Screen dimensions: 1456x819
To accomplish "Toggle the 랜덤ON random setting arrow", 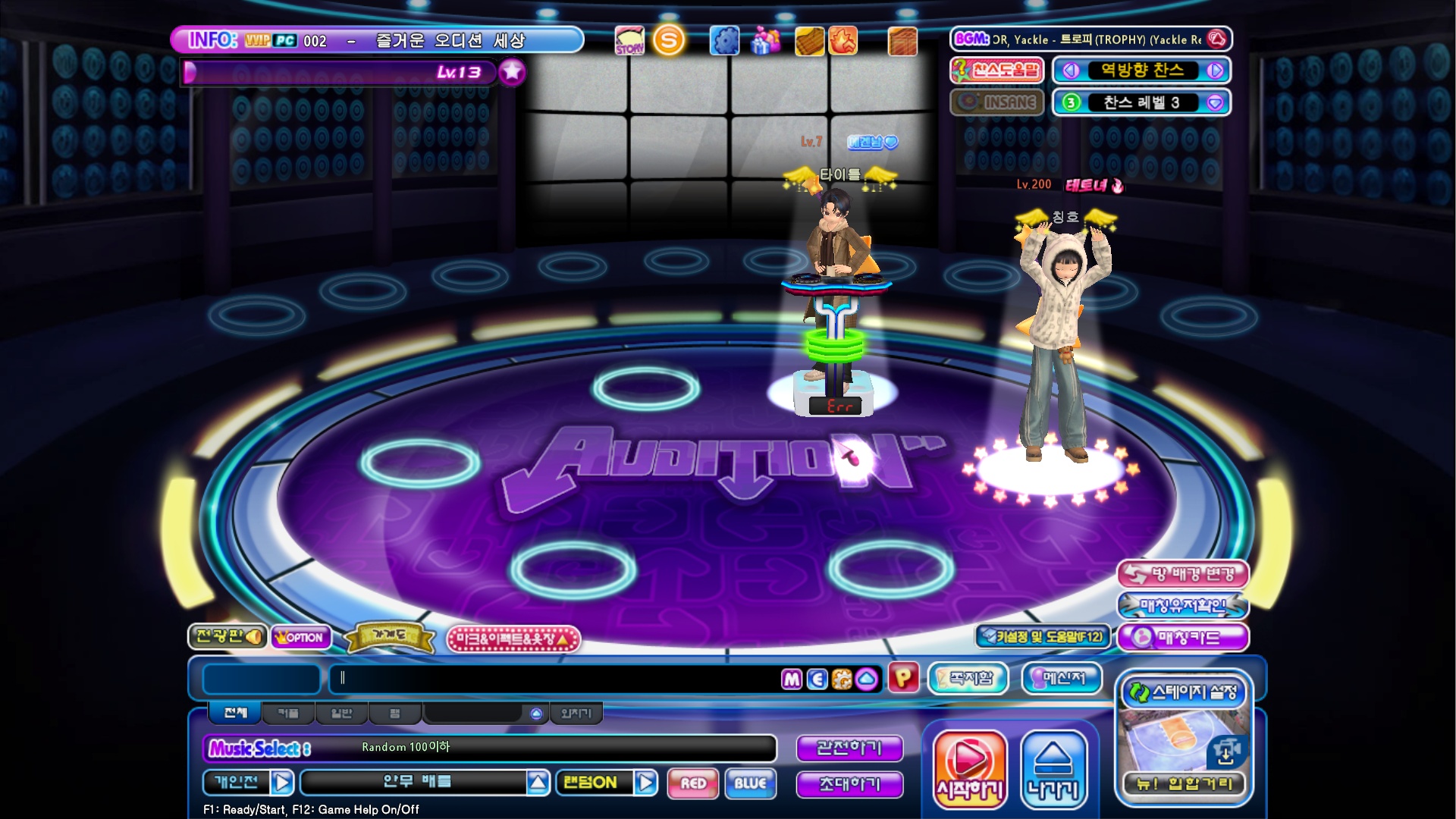I will (x=645, y=783).
